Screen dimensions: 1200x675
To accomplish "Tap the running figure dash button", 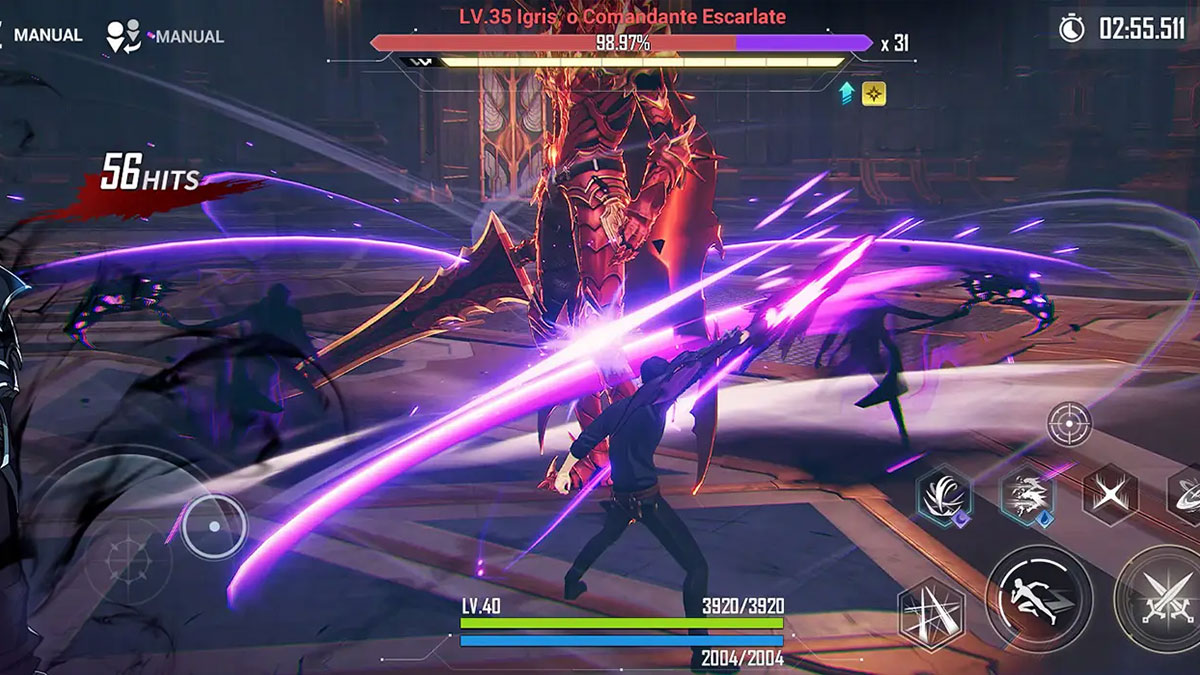I will 1038,598.
